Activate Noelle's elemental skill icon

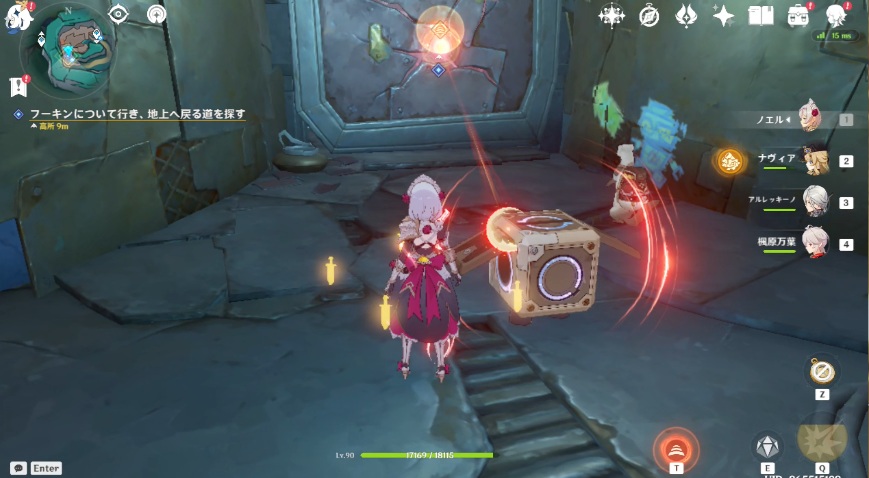coord(767,446)
